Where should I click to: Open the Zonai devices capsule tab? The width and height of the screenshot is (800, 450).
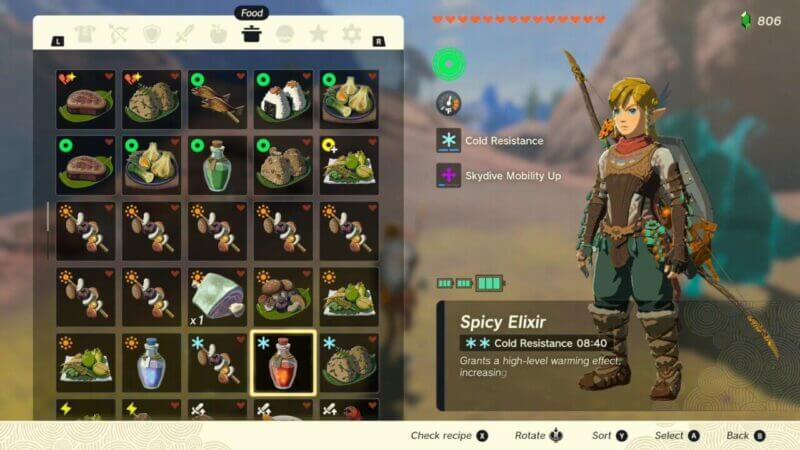tap(285, 35)
